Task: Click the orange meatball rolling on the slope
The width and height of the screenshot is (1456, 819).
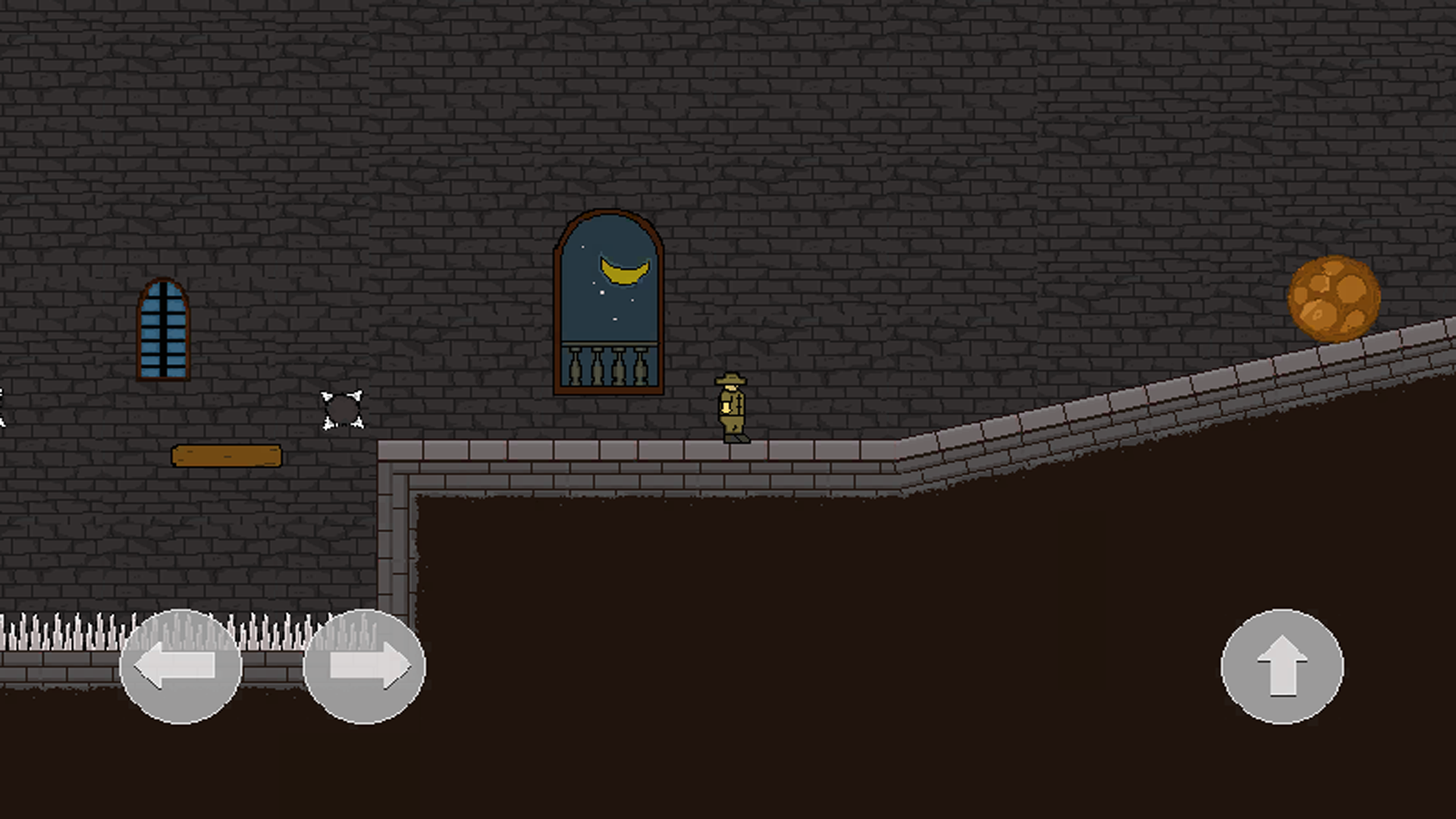Action: tap(1333, 300)
